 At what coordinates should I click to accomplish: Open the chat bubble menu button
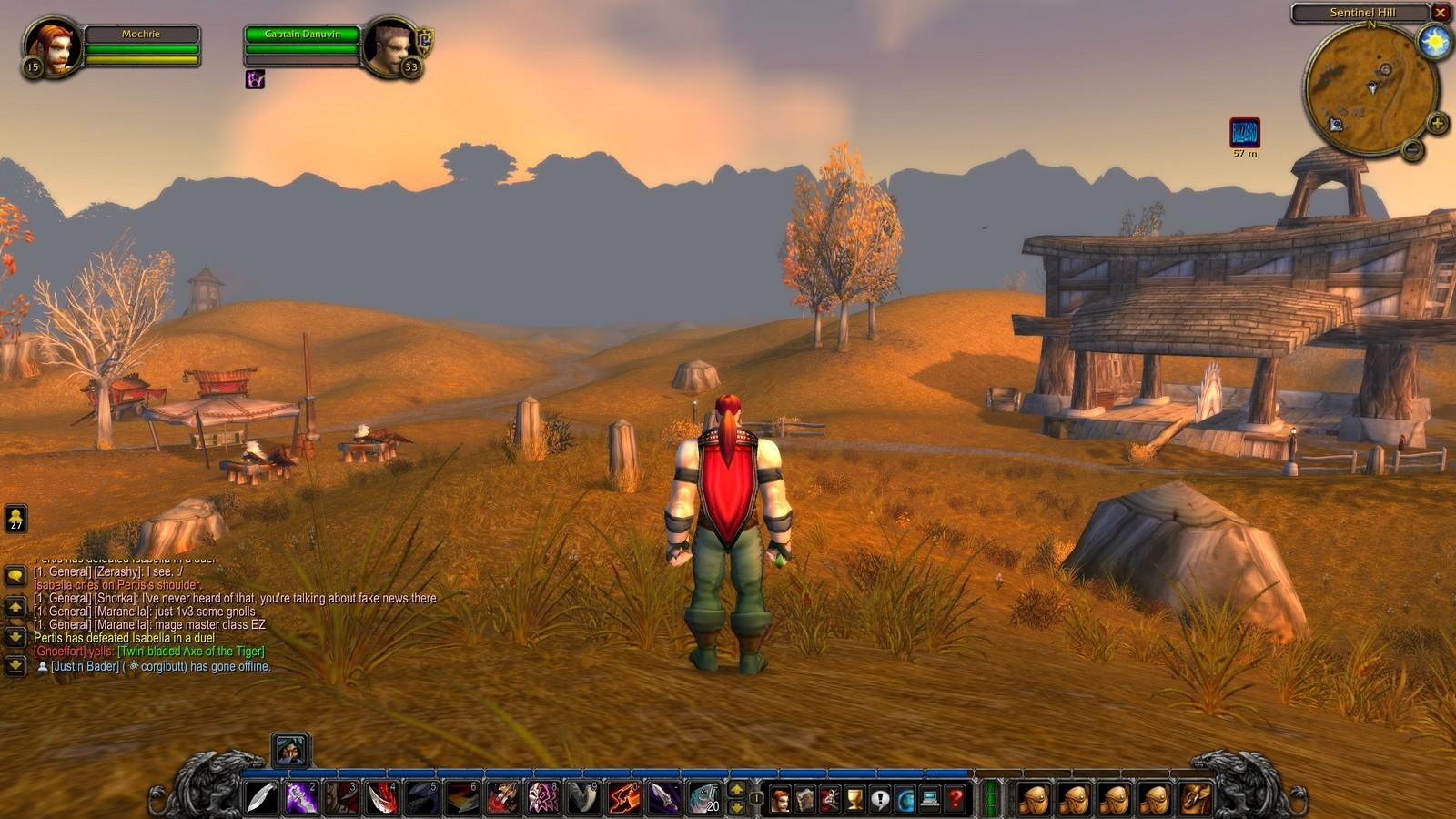[x=15, y=576]
